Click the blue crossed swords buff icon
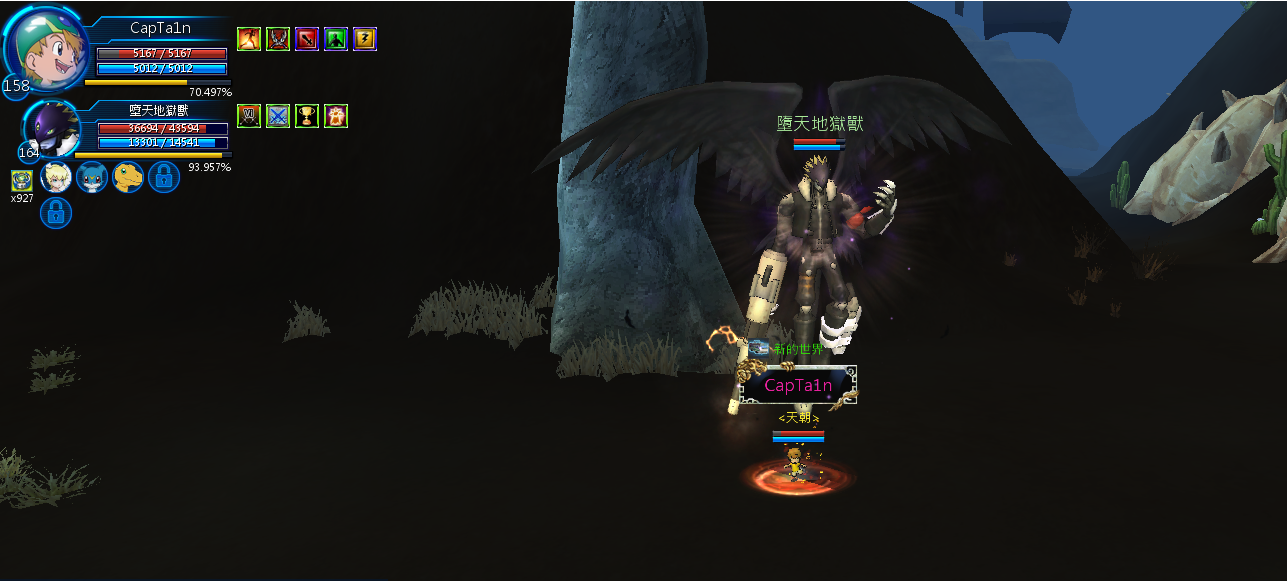This screenshot has width=1287, height=581. tap(277, 116)
